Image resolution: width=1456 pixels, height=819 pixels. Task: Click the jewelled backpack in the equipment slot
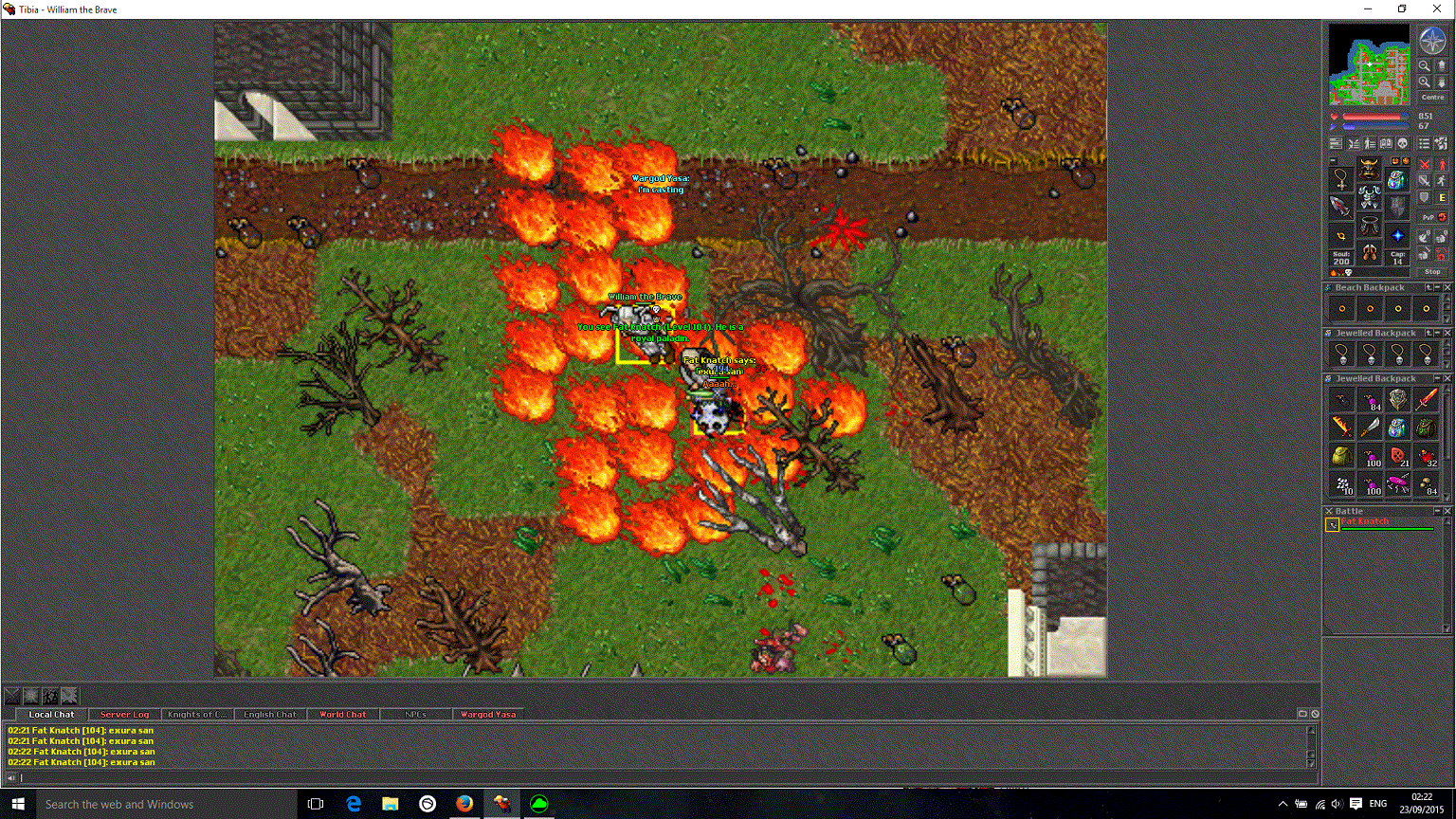(1396, 179)
